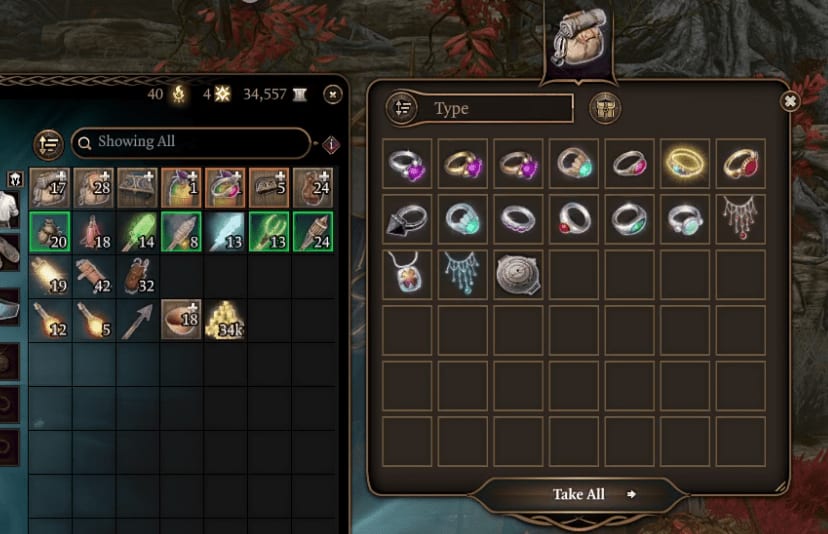Screen dimensions: 828x534
Task: Choose the arrow item in the inventory
Action: 138,320
